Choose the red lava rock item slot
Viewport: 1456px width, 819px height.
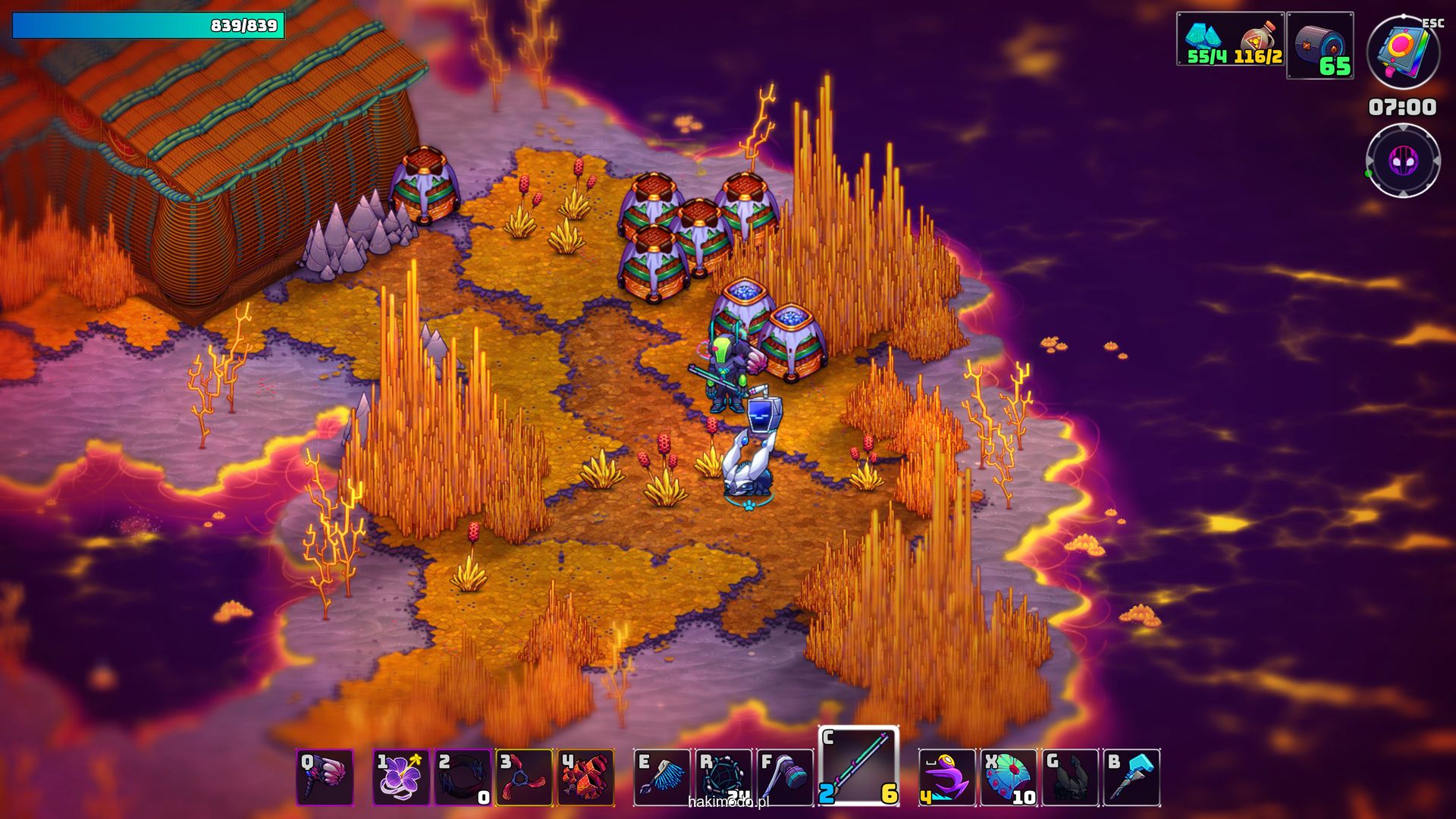(x=585, y=777)
